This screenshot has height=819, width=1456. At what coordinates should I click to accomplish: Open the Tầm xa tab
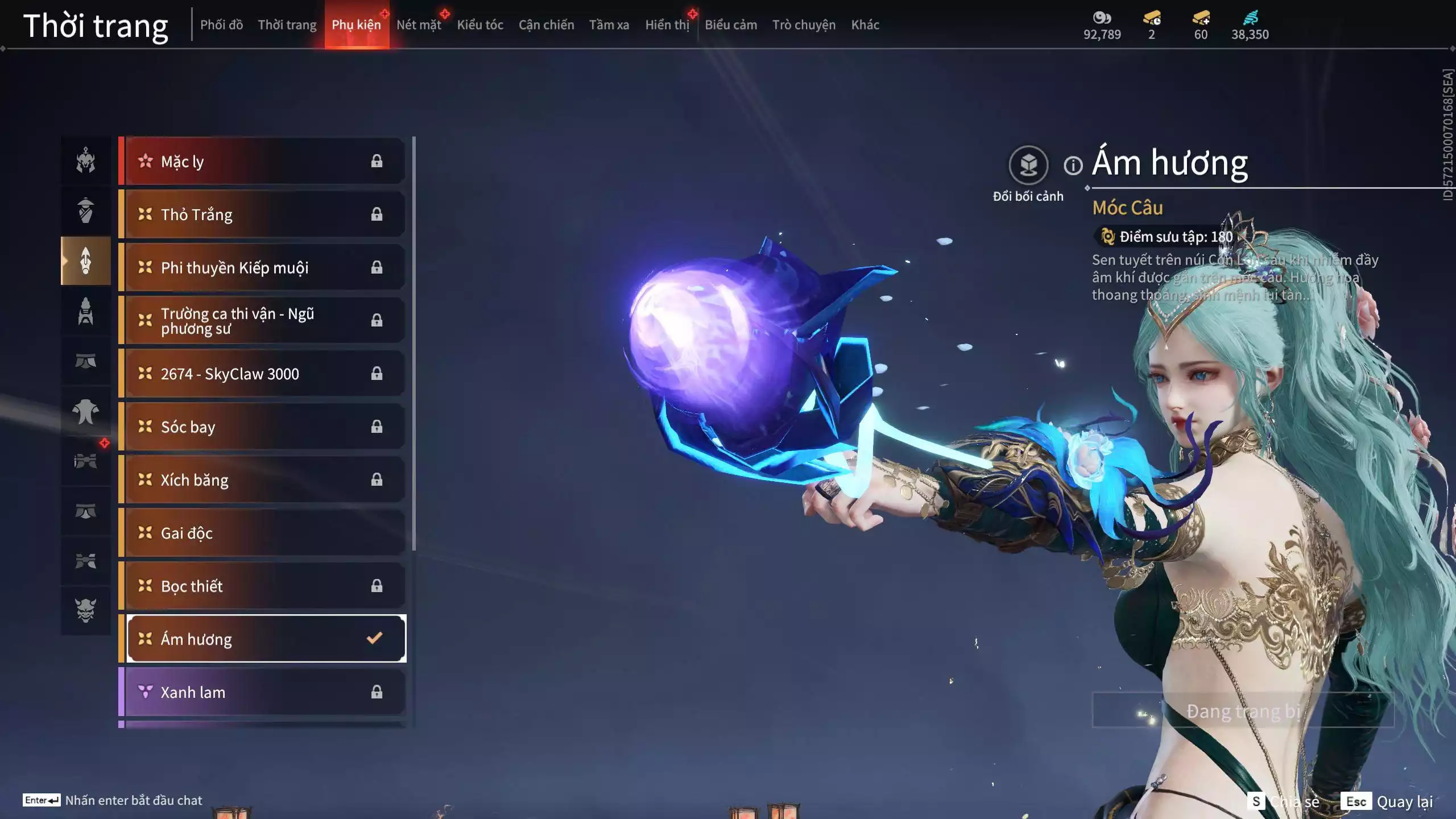tap(609, 25)
